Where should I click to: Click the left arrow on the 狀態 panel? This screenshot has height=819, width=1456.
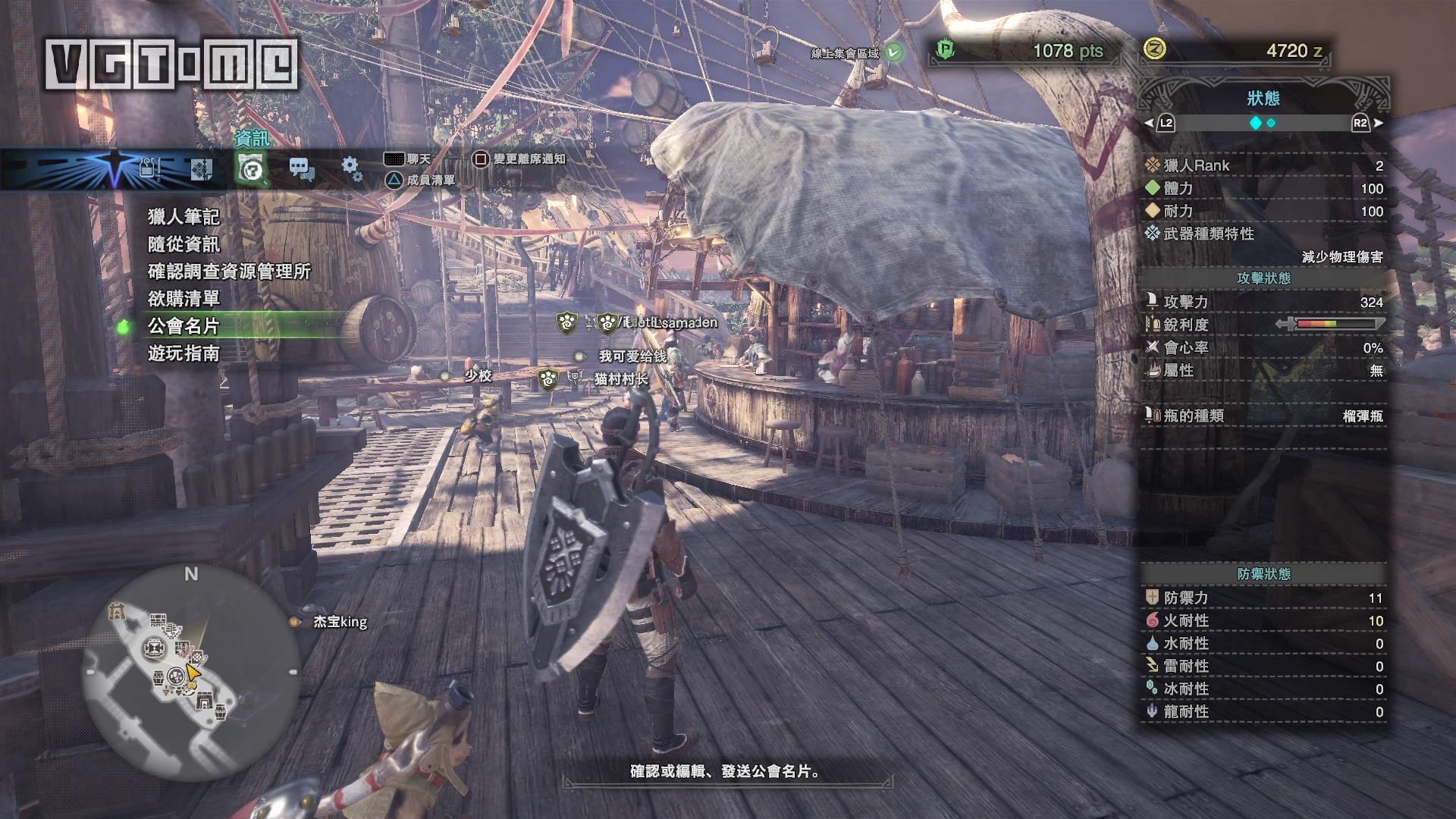tap(1149, 123)
